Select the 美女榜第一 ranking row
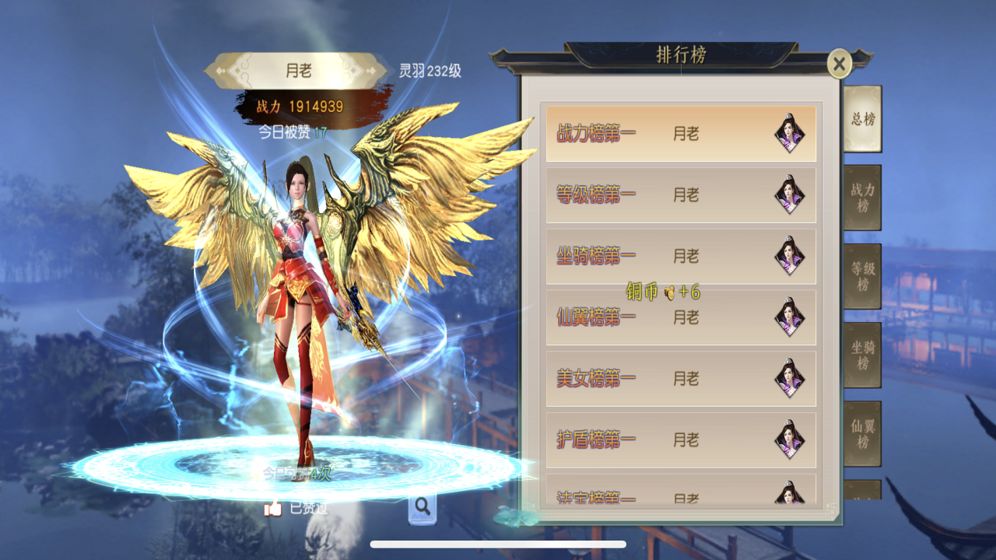Viewport: 996px width, 560px height. pos(679,379)
